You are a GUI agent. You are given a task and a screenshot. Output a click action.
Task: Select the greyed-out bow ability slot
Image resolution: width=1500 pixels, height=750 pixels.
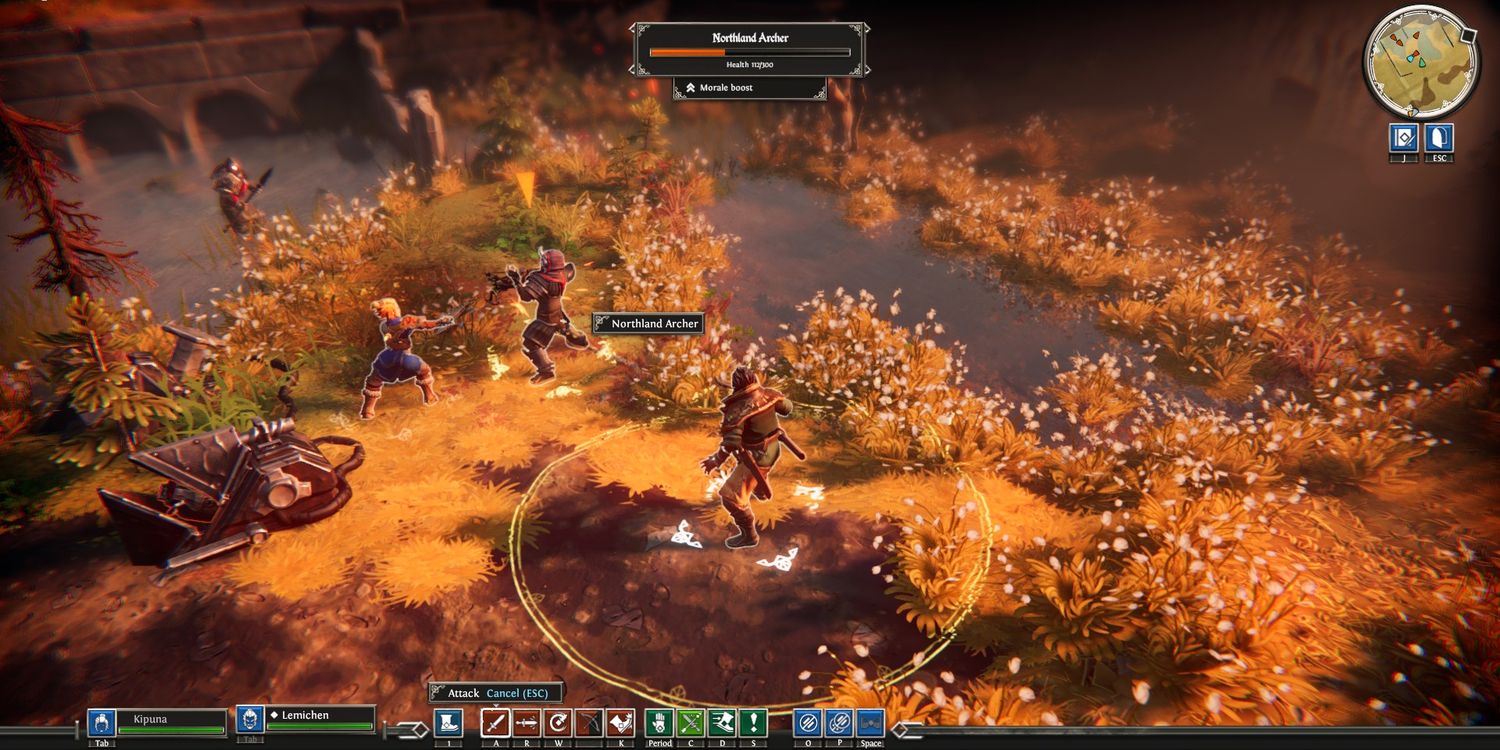[x=589, y=723]
